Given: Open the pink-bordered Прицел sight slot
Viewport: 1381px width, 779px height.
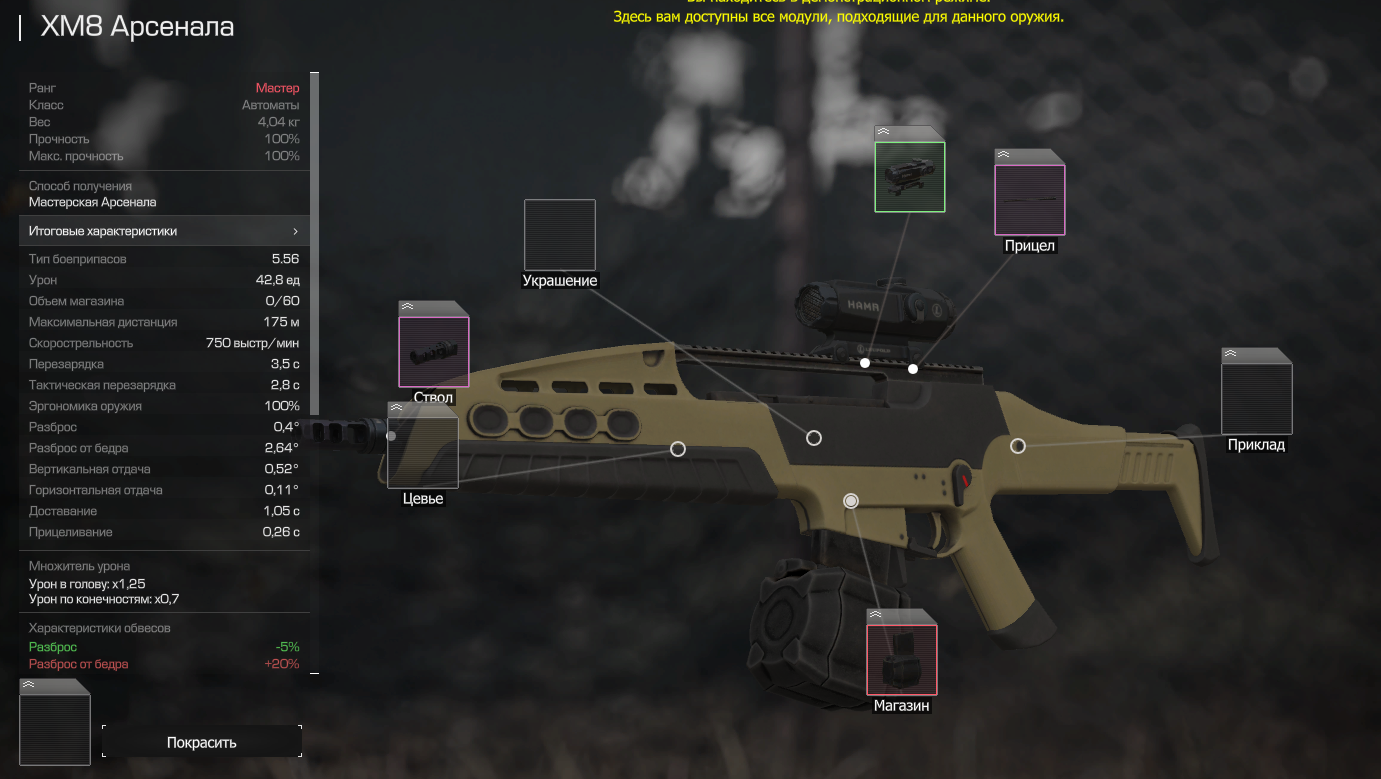Looking at the screenshot, I should coord(1029,200).
